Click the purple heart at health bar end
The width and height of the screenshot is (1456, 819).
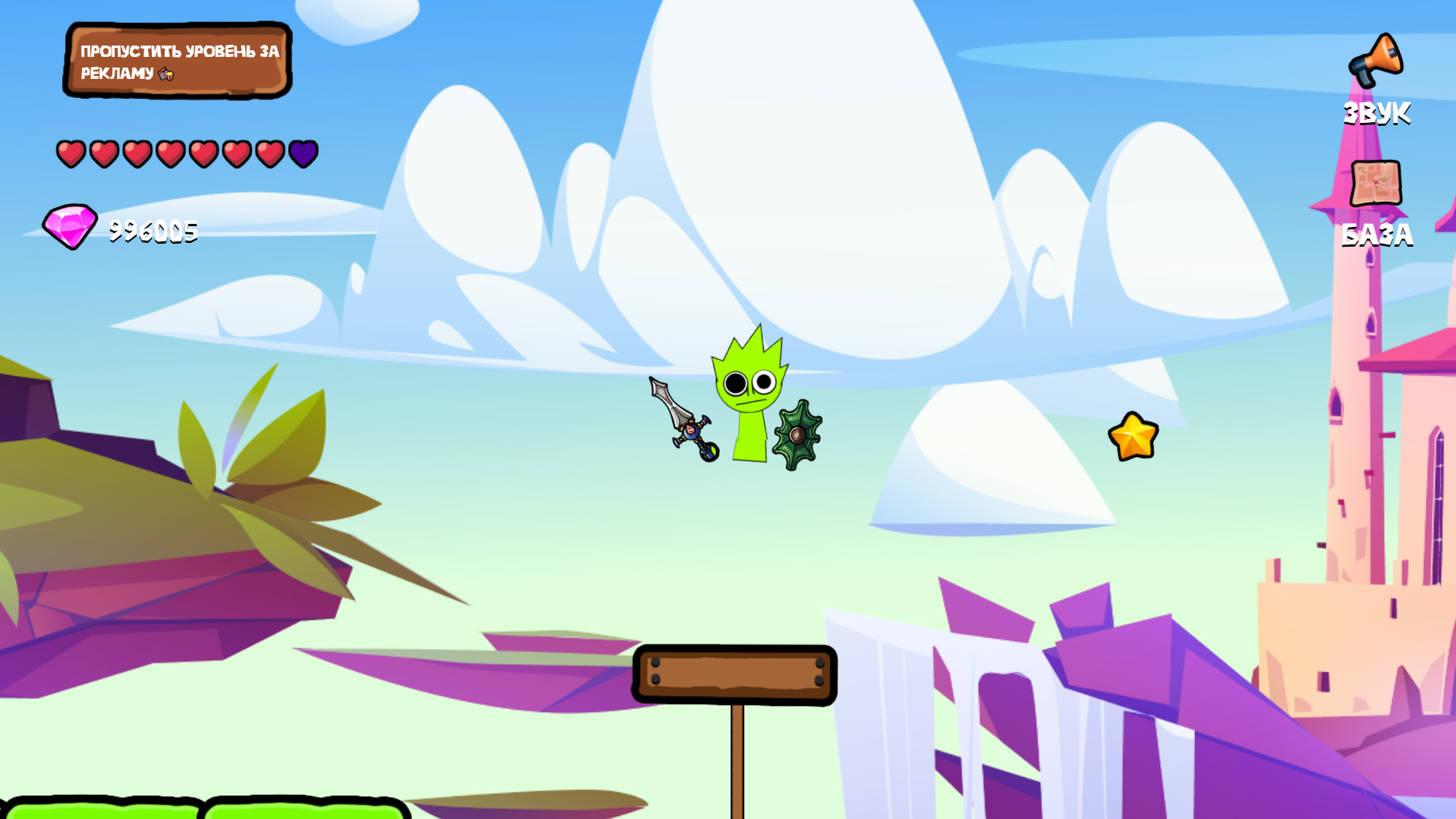click(x=302, y=153)
